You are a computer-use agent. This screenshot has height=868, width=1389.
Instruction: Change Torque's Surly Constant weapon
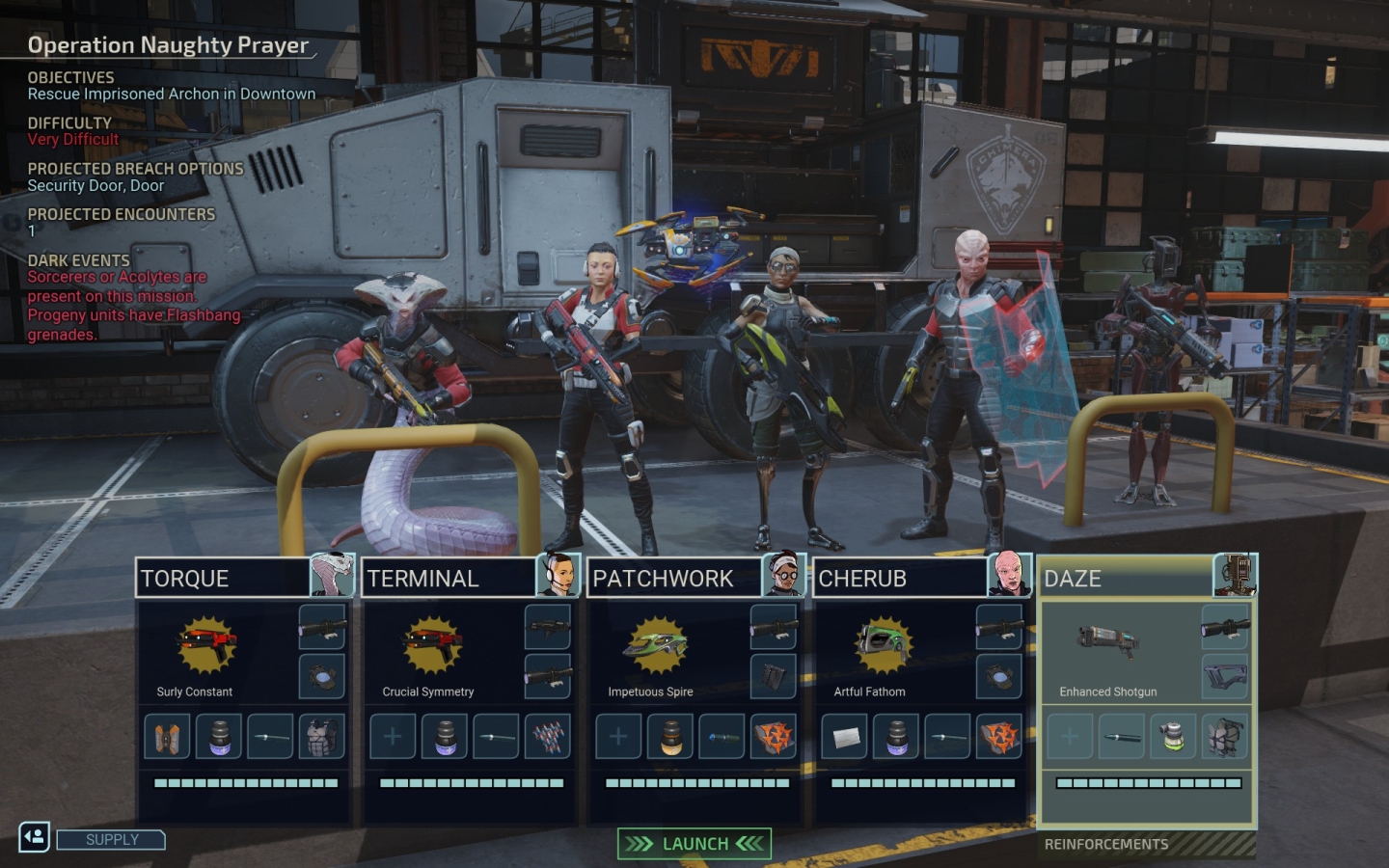205,648
